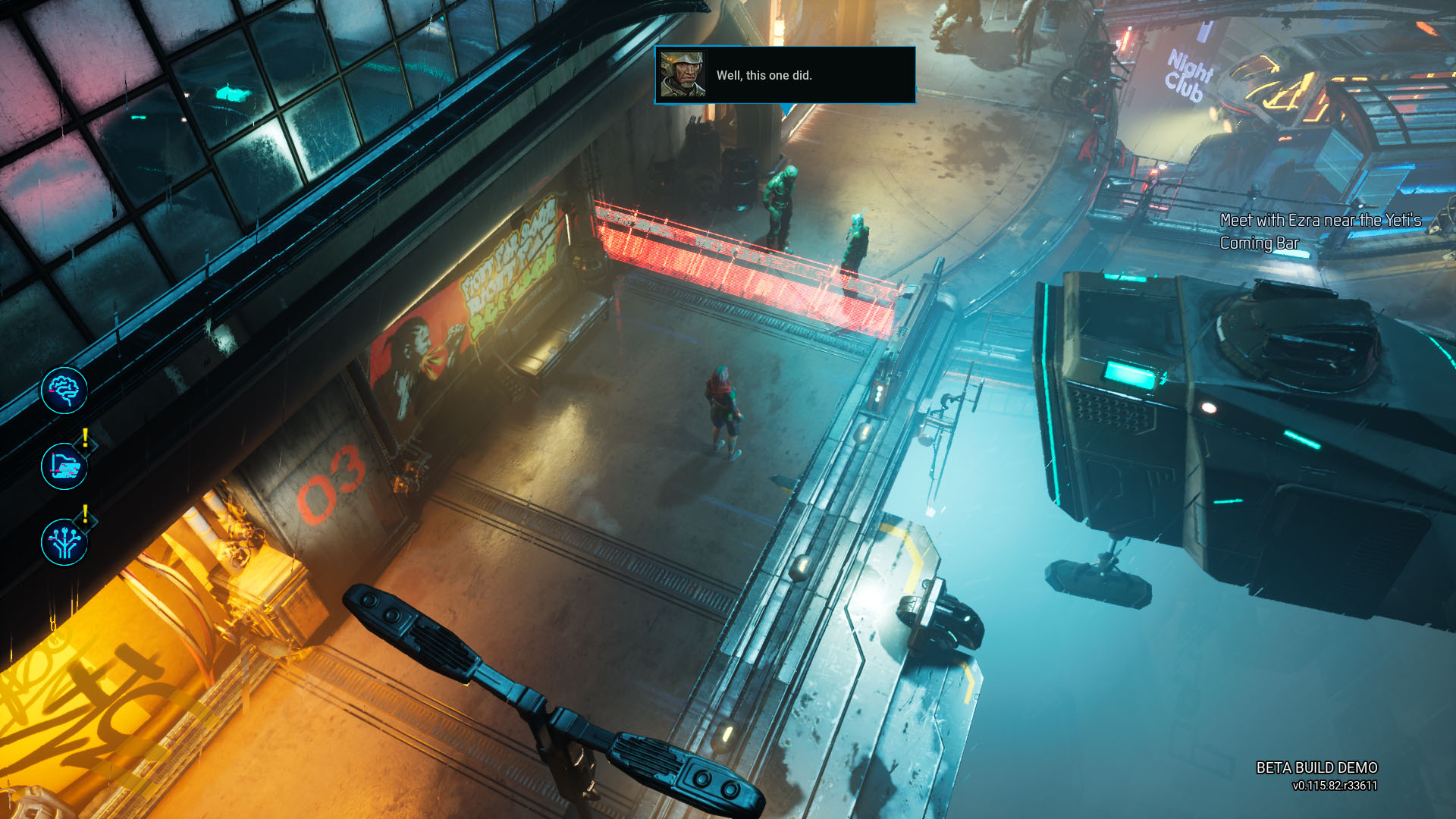Open the circuit tree skills icon

click(x=64, y=542)
